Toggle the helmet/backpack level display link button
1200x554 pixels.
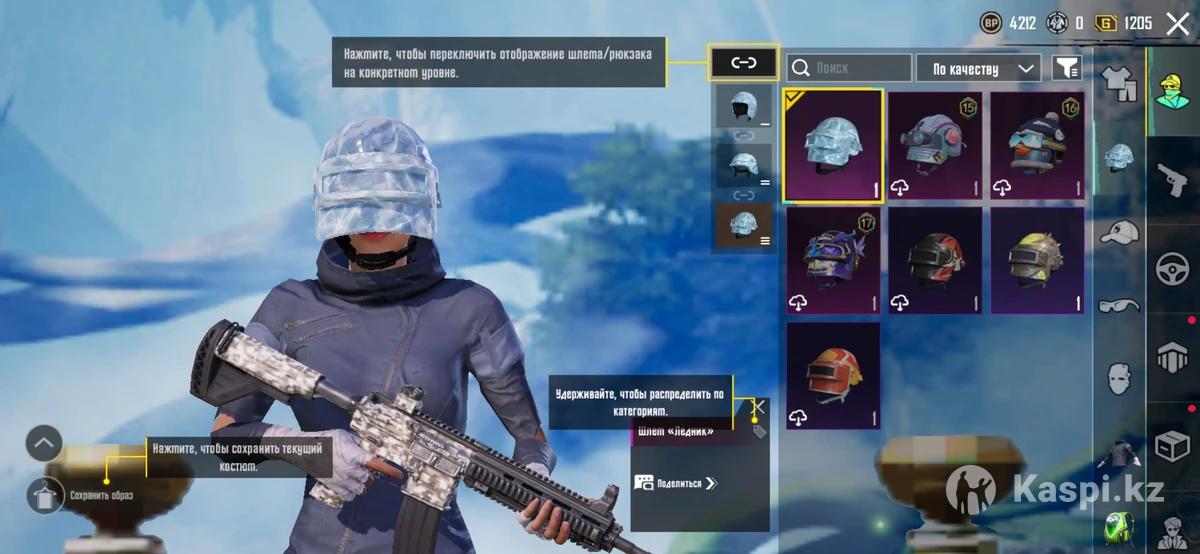point(743,63)
